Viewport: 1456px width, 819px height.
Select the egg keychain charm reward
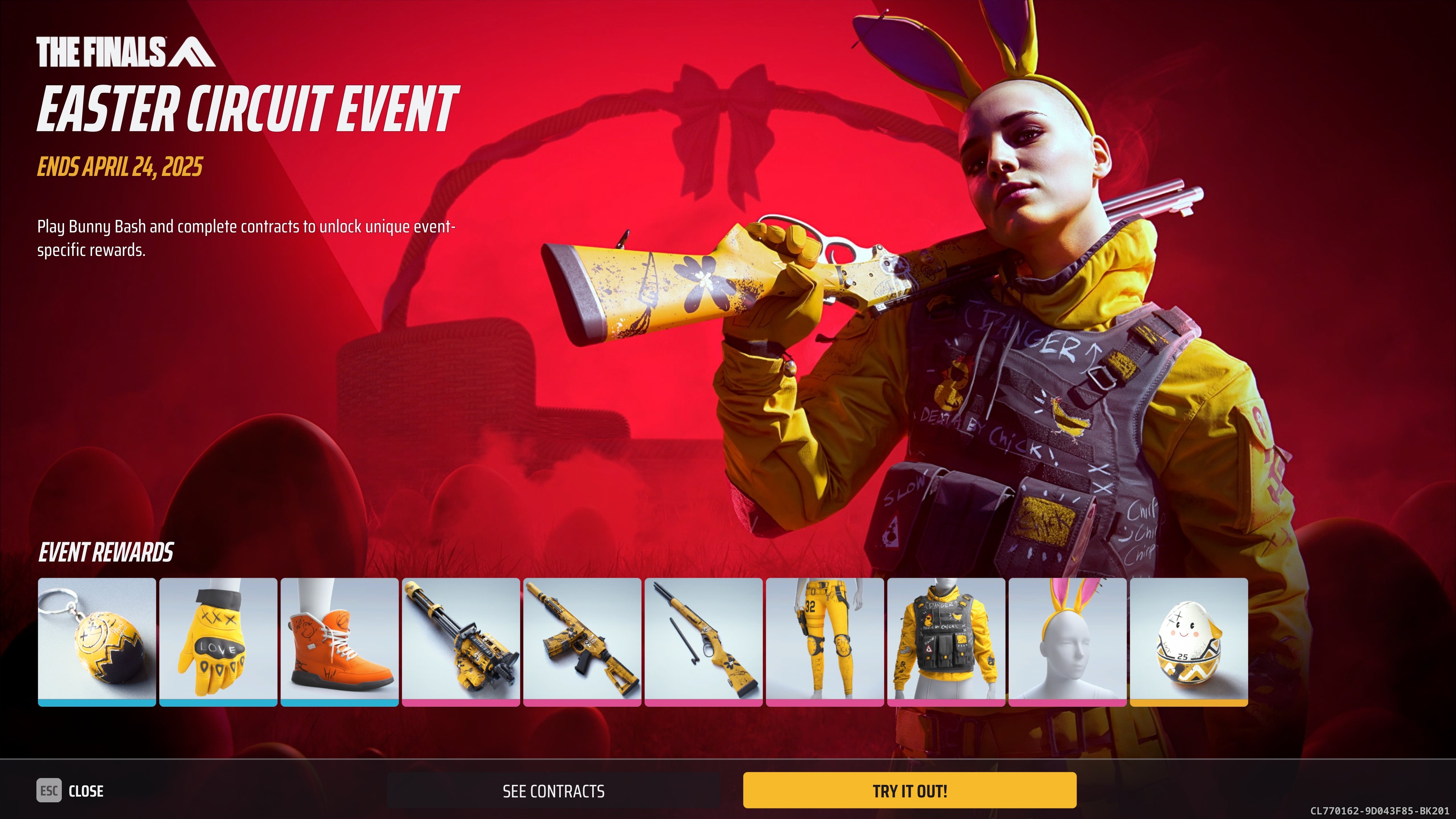click(x=97, y=641)
